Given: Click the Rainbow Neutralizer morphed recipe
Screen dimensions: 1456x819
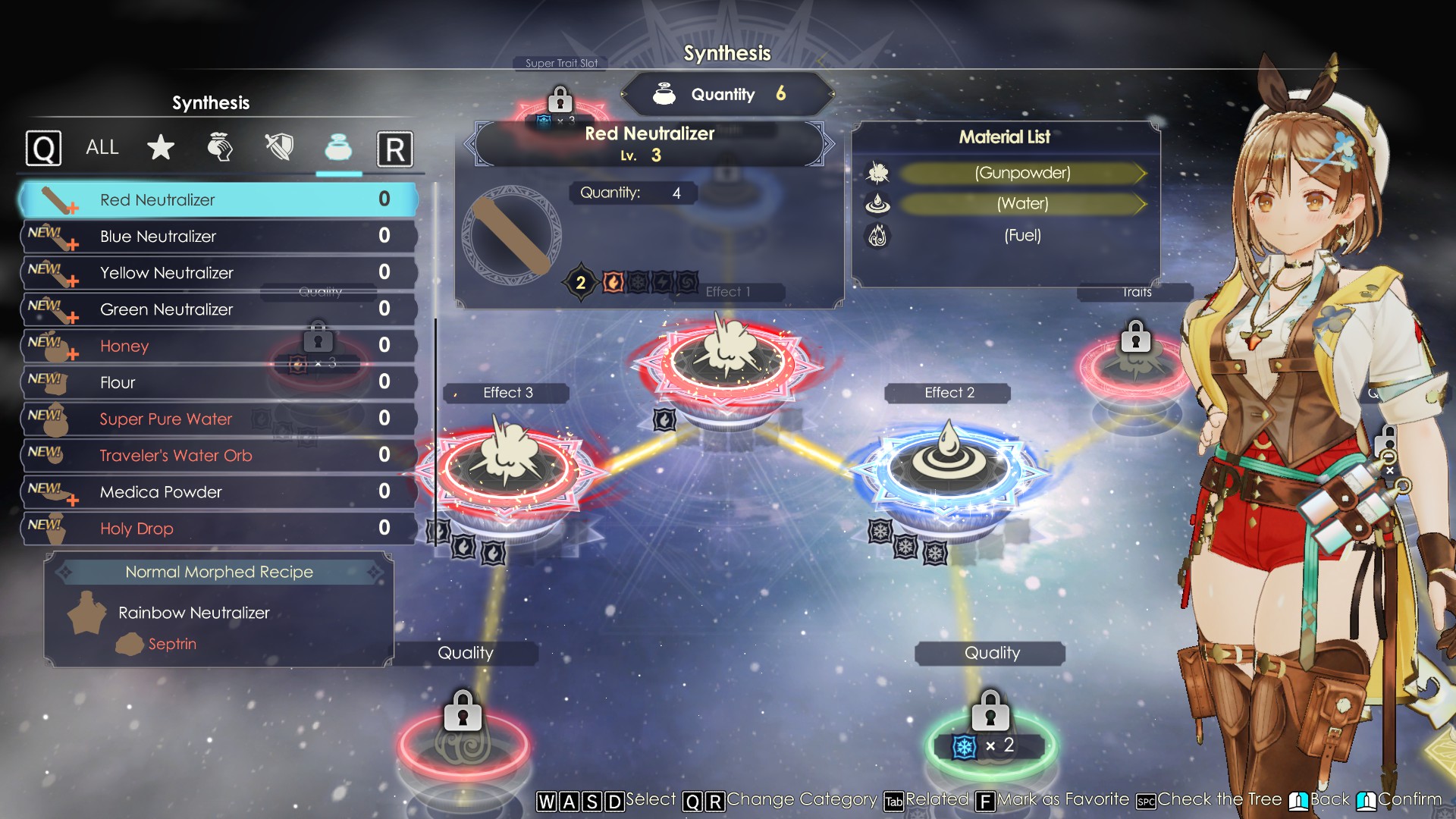Looking at the screenshot, I should (x=193, y=613).
